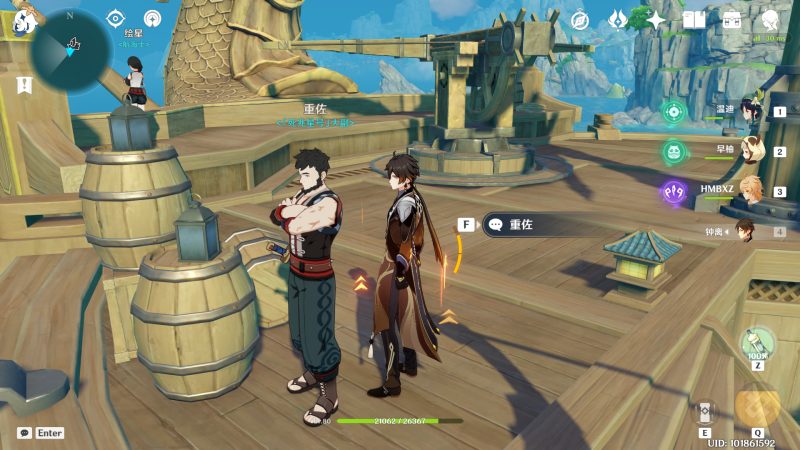The image size is (800, 450).
Task: Open the quest navigation icon beside minimap
Action: click(x=115, y=18)
